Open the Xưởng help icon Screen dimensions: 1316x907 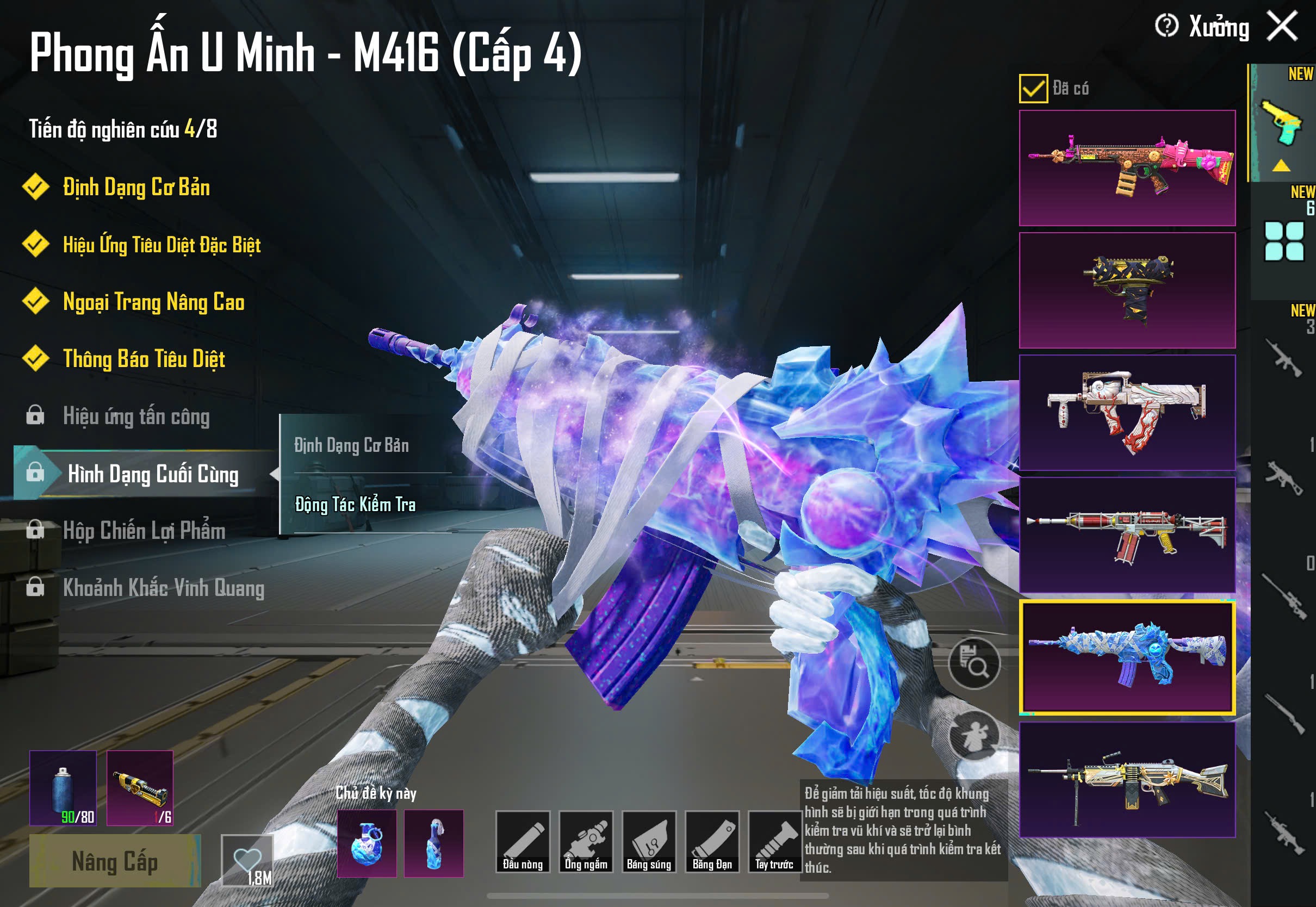coord(1166,26)
